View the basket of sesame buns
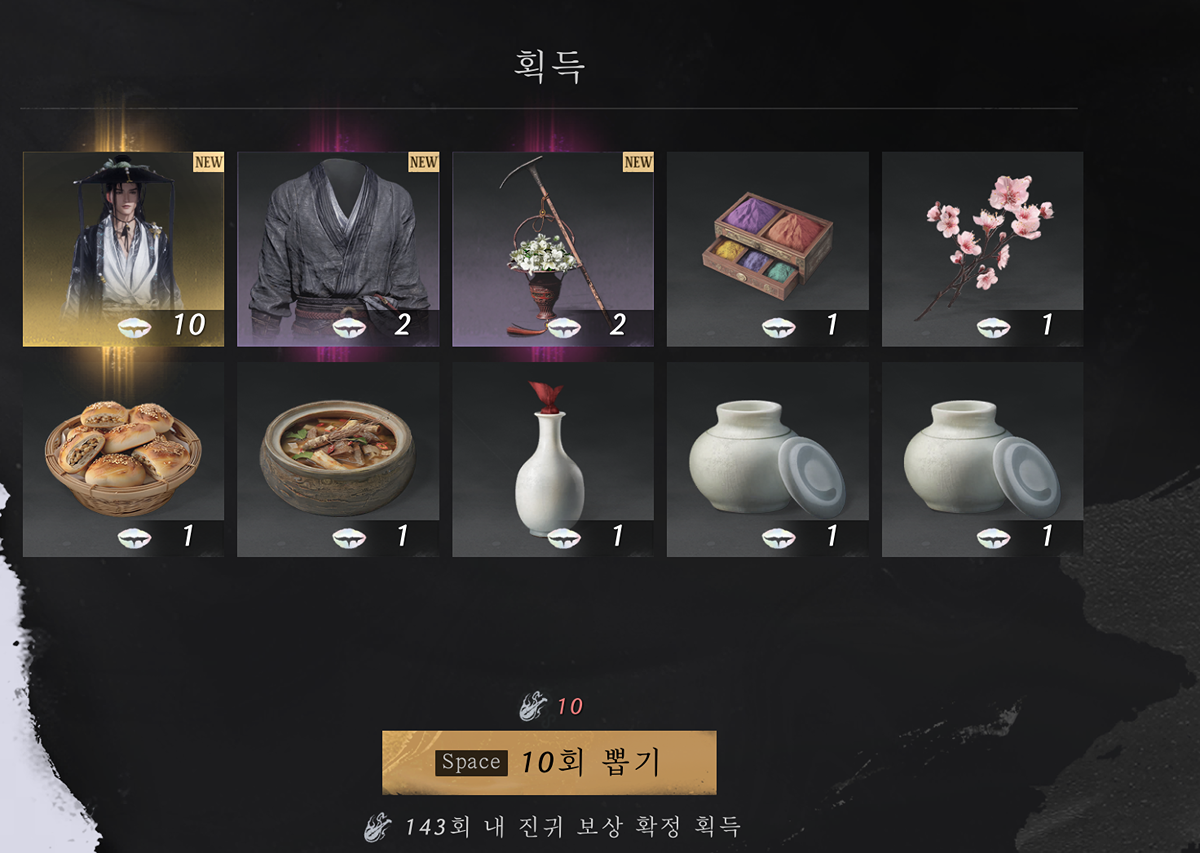This screenshot has width=1200, height=853. click(123, 459)
